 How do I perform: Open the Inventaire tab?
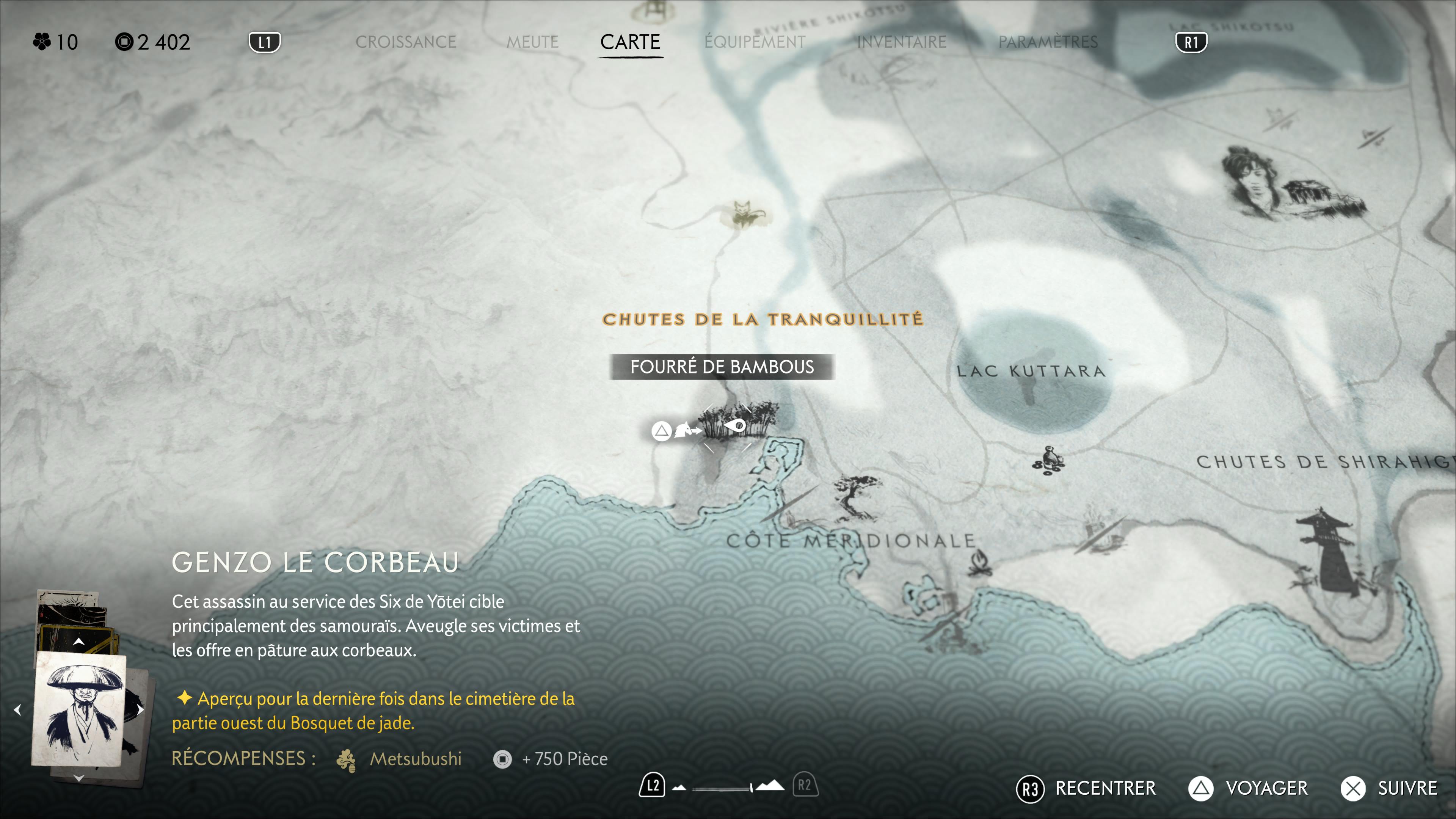point(902,42)
